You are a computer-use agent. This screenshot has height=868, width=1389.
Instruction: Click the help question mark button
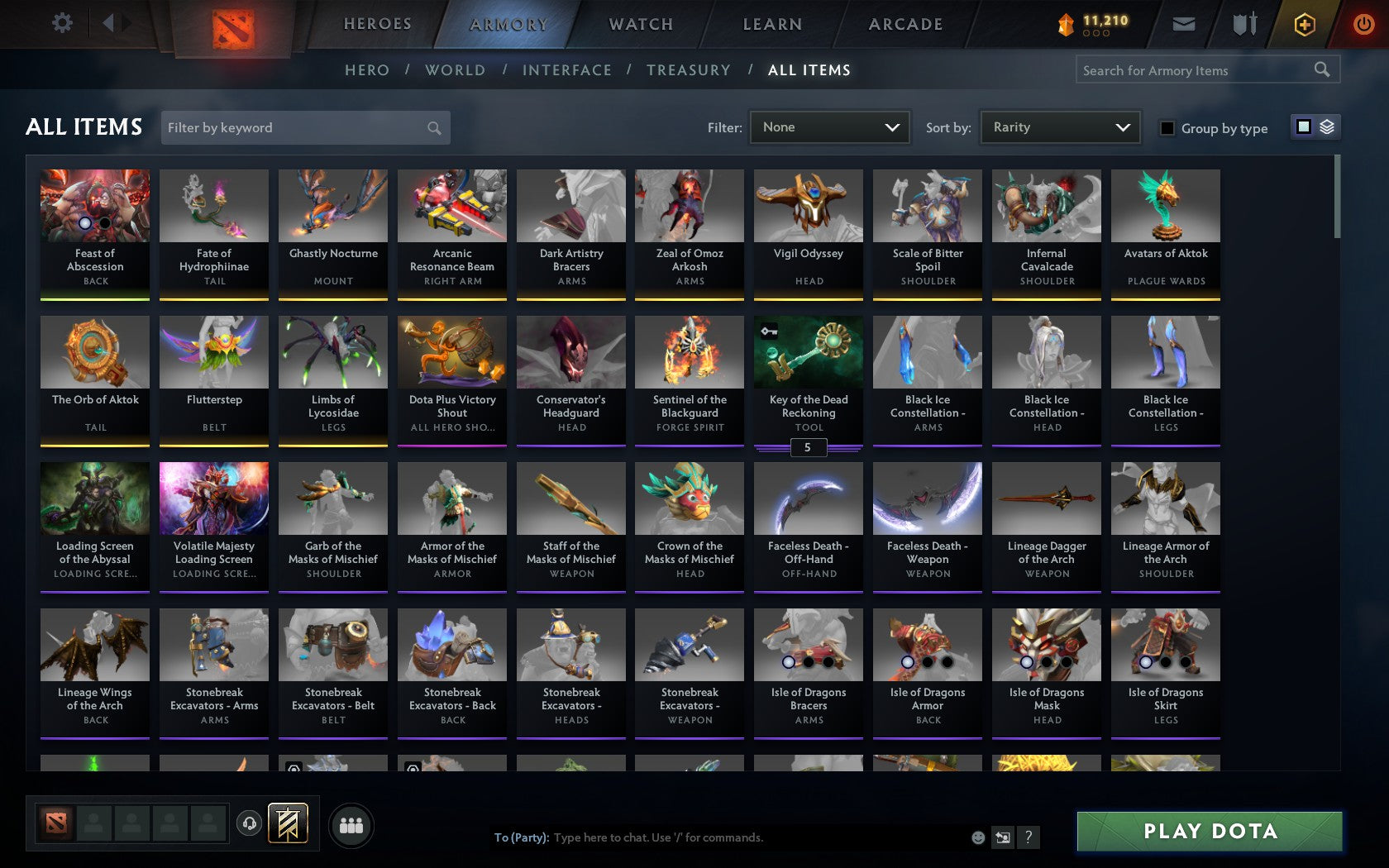[1028, 837]
